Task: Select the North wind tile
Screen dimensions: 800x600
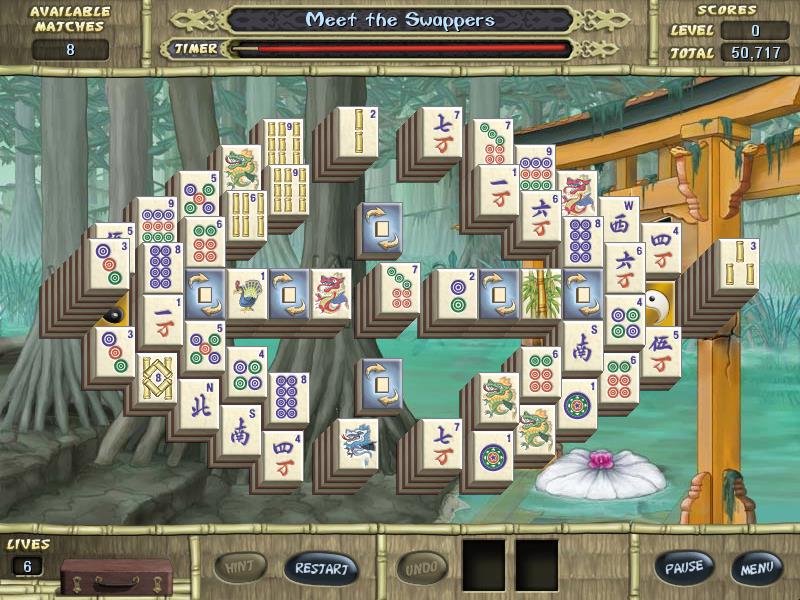Action: pos(199,402)
